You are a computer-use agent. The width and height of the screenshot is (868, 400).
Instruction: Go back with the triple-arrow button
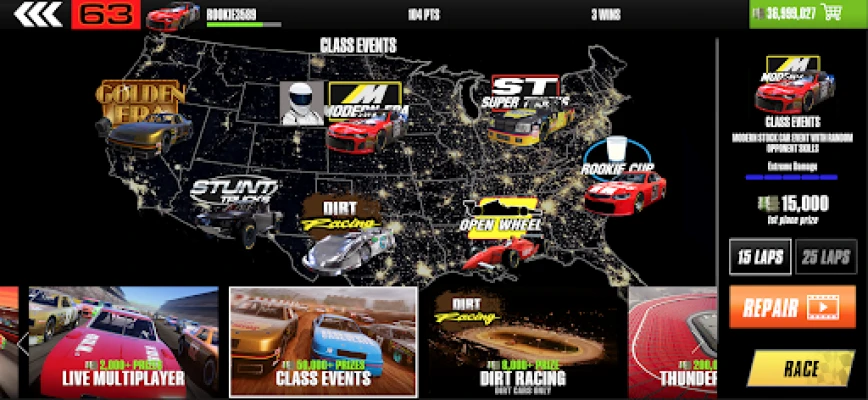click(36, 14)
